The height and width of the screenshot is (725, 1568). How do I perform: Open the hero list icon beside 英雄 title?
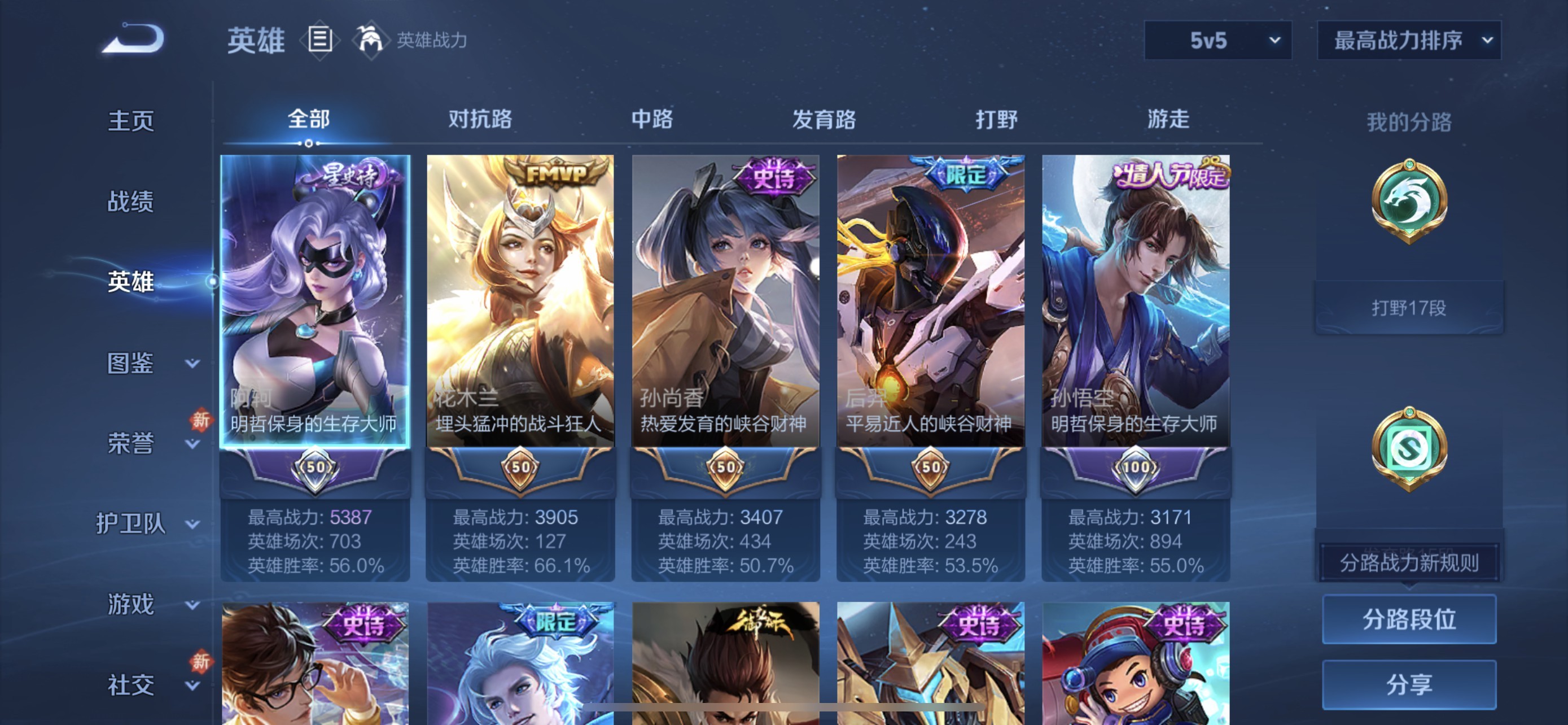click(x=319, y=40)
